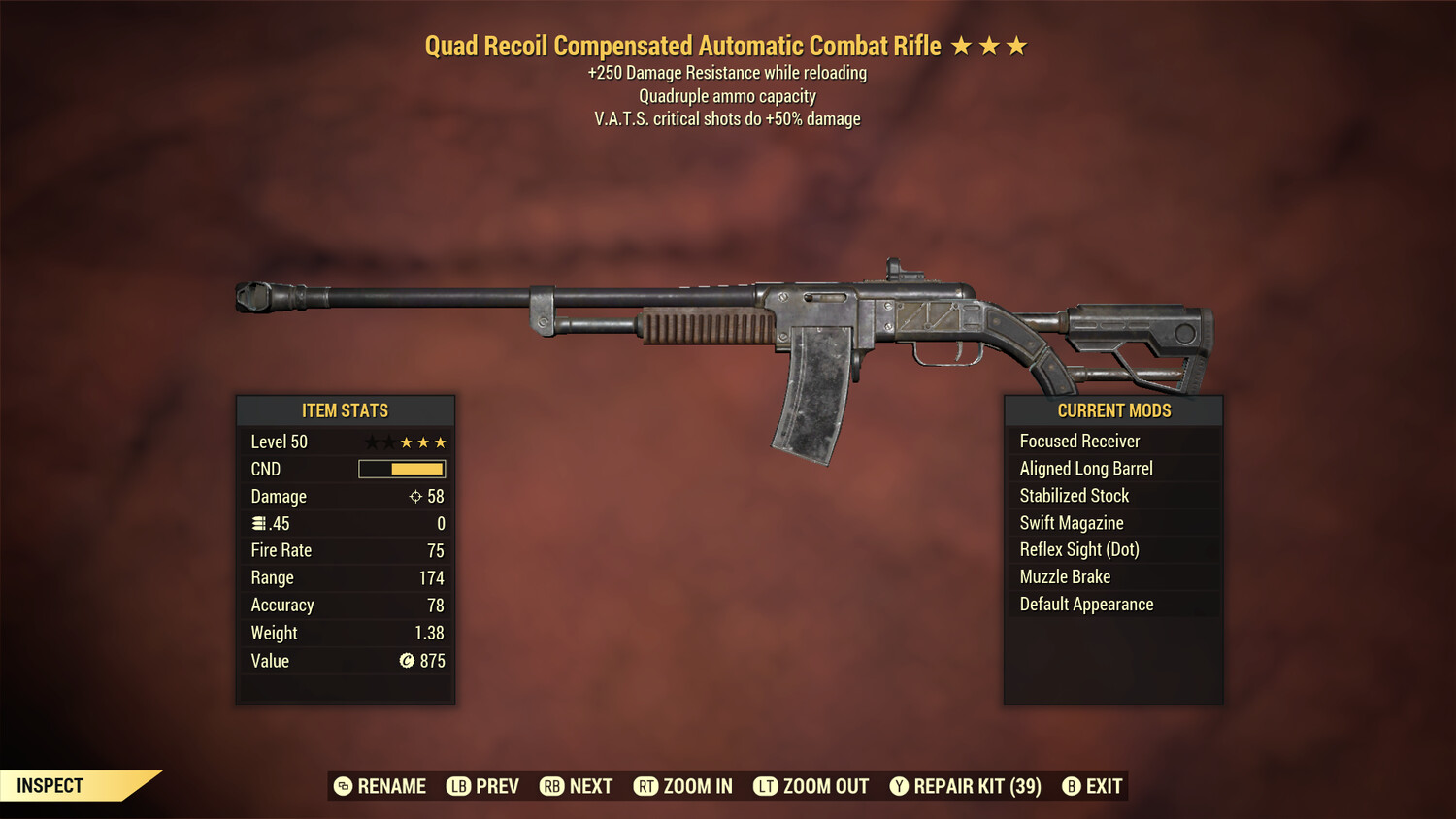Screen dimensions: 1456x819
Task: Select the .45 ammo icon in Item Stats
Action: (259, 523)
